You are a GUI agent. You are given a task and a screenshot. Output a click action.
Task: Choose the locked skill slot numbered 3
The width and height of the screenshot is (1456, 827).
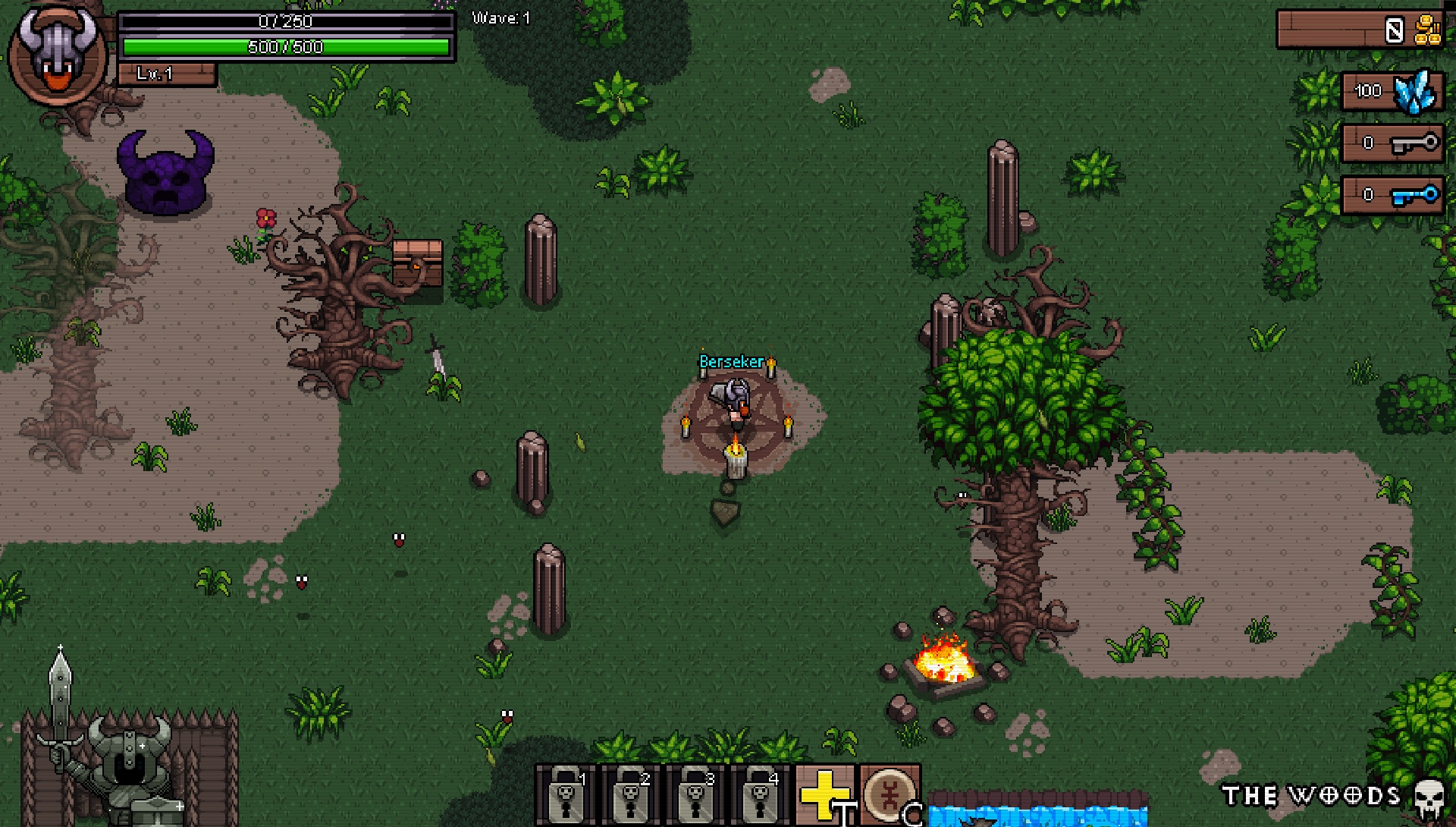click(695, 794)
